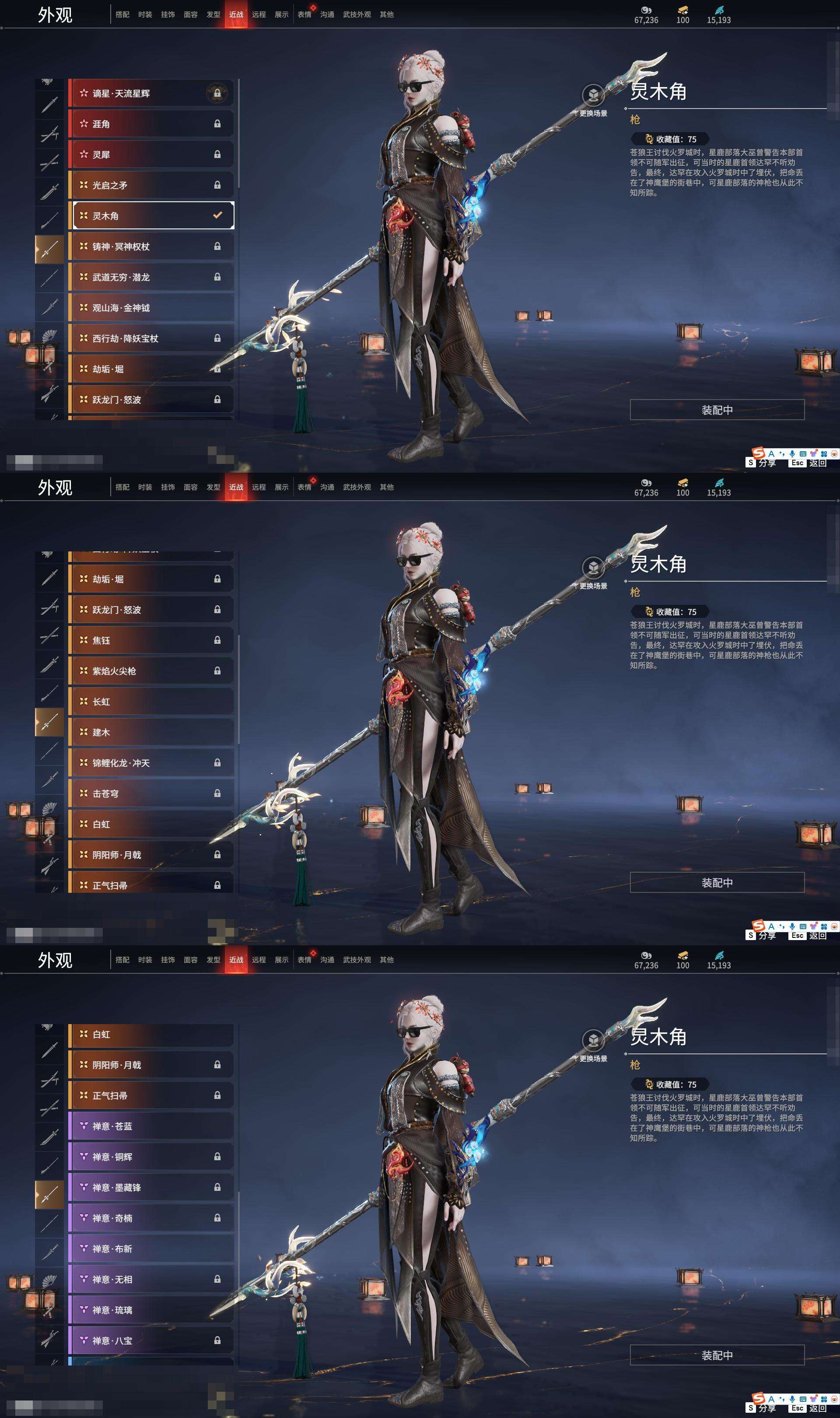Select the 禅意·八宝 weapon skin
The image size is (840, 1418).
[150, 1340]
